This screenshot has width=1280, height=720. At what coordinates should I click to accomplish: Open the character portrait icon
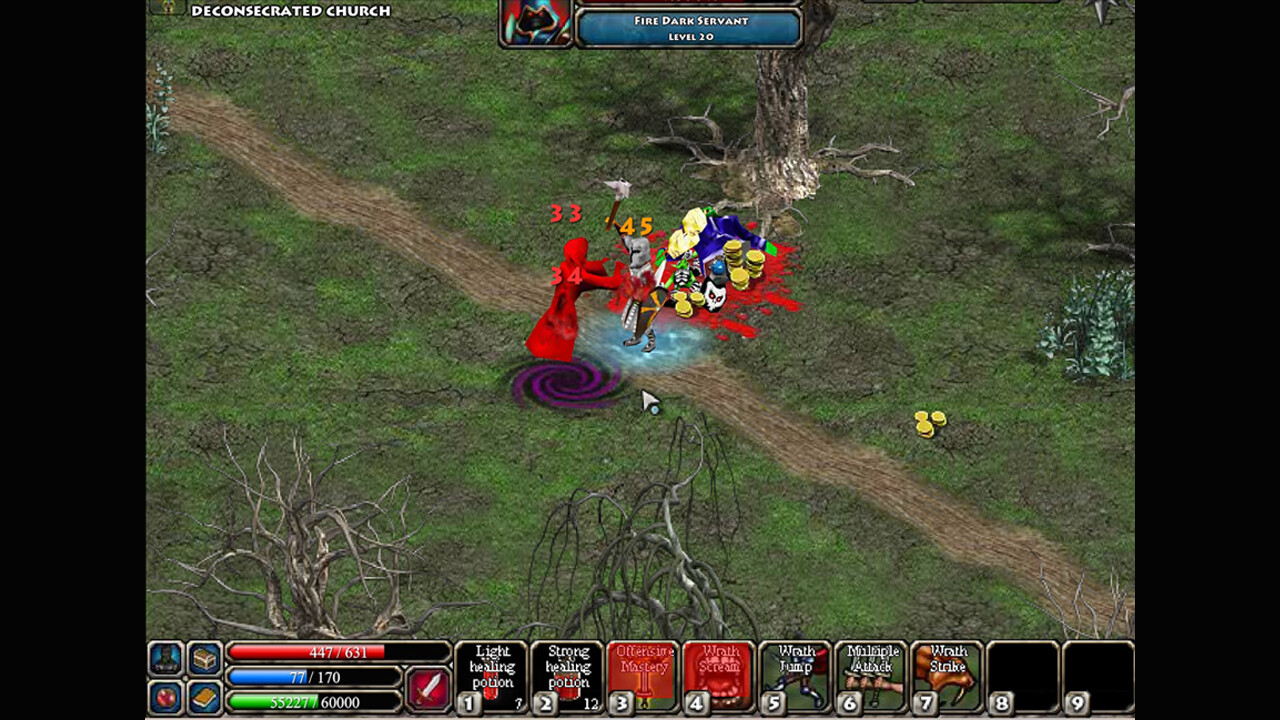click(165, 658)
